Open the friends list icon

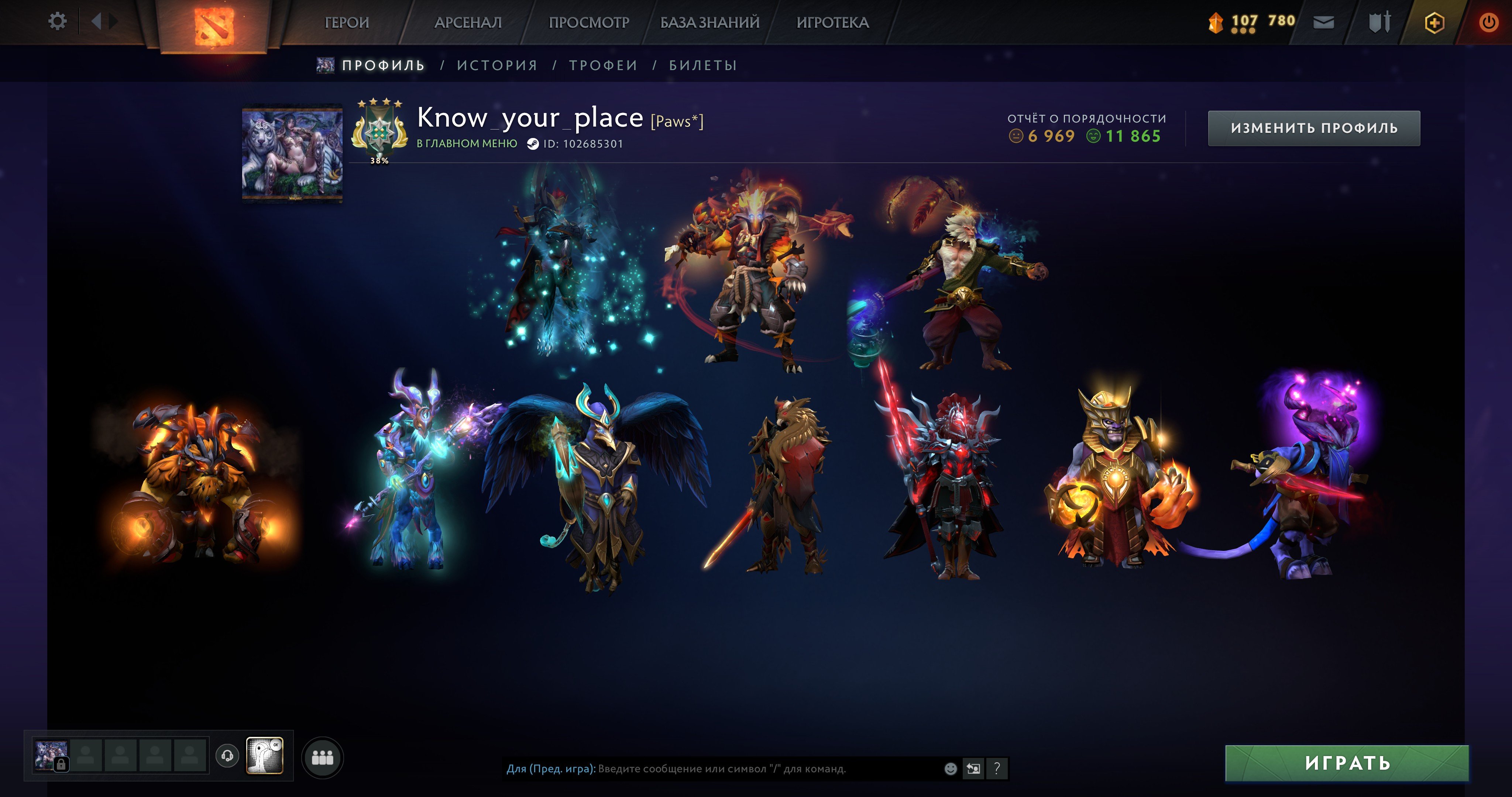323,757
